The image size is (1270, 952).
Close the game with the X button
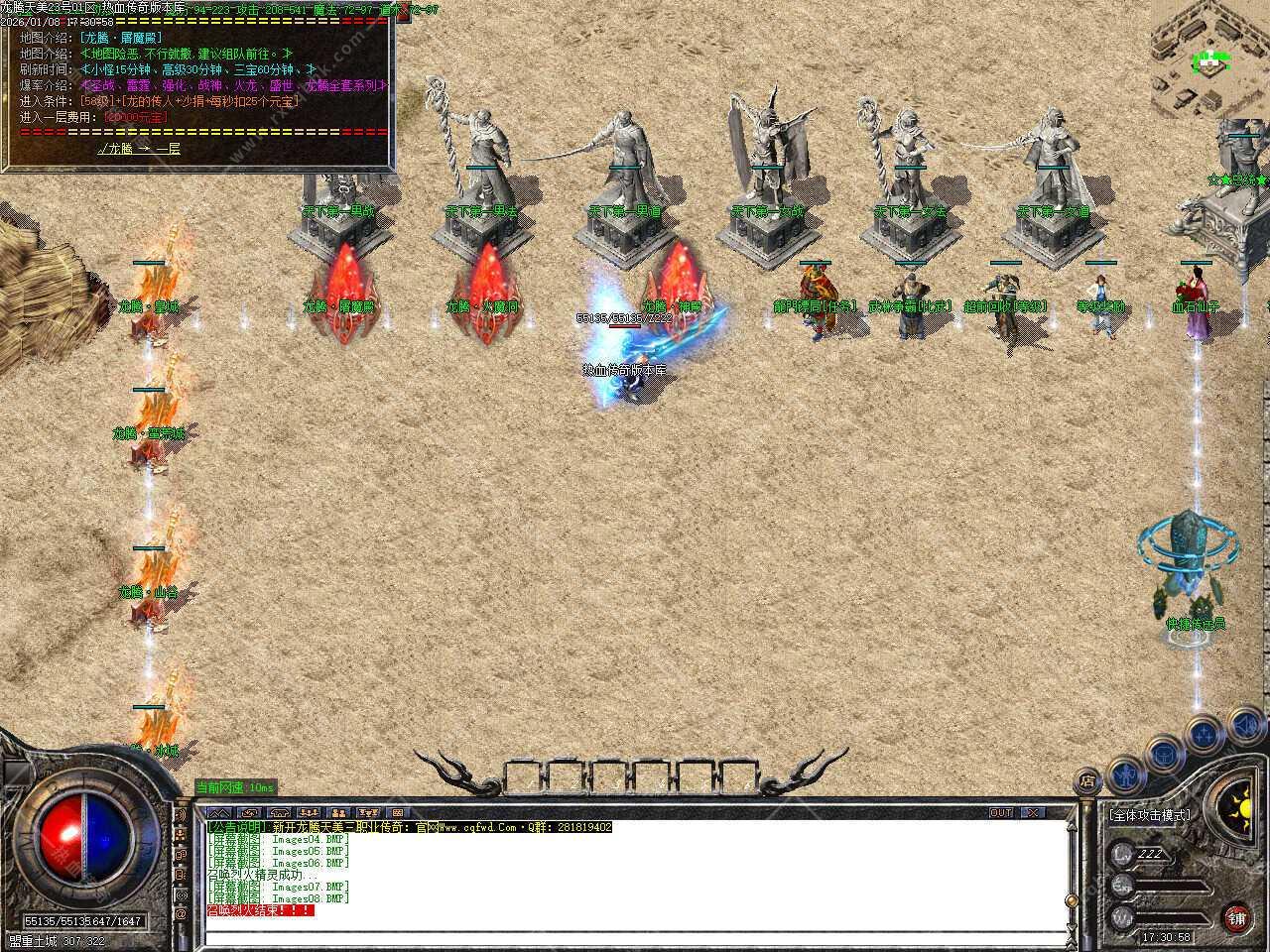[x=1034, y=812]
